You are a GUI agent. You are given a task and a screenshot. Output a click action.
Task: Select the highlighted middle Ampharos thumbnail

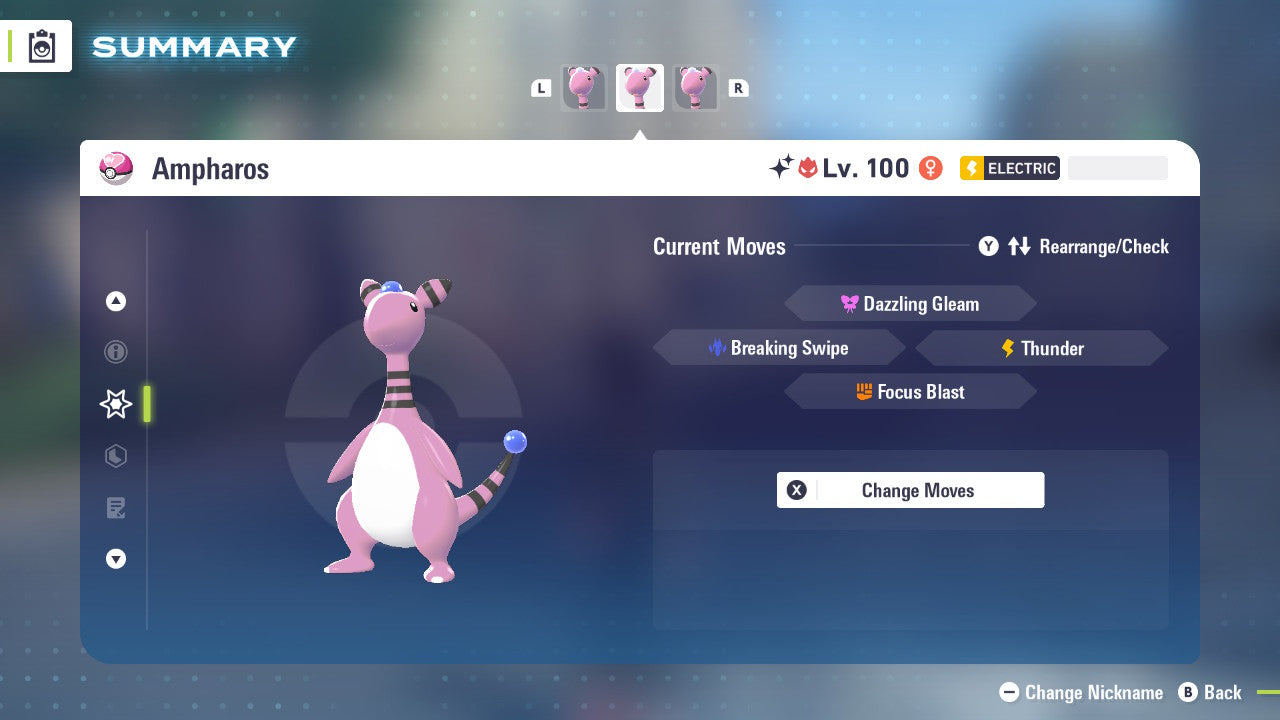coord(640,88)
